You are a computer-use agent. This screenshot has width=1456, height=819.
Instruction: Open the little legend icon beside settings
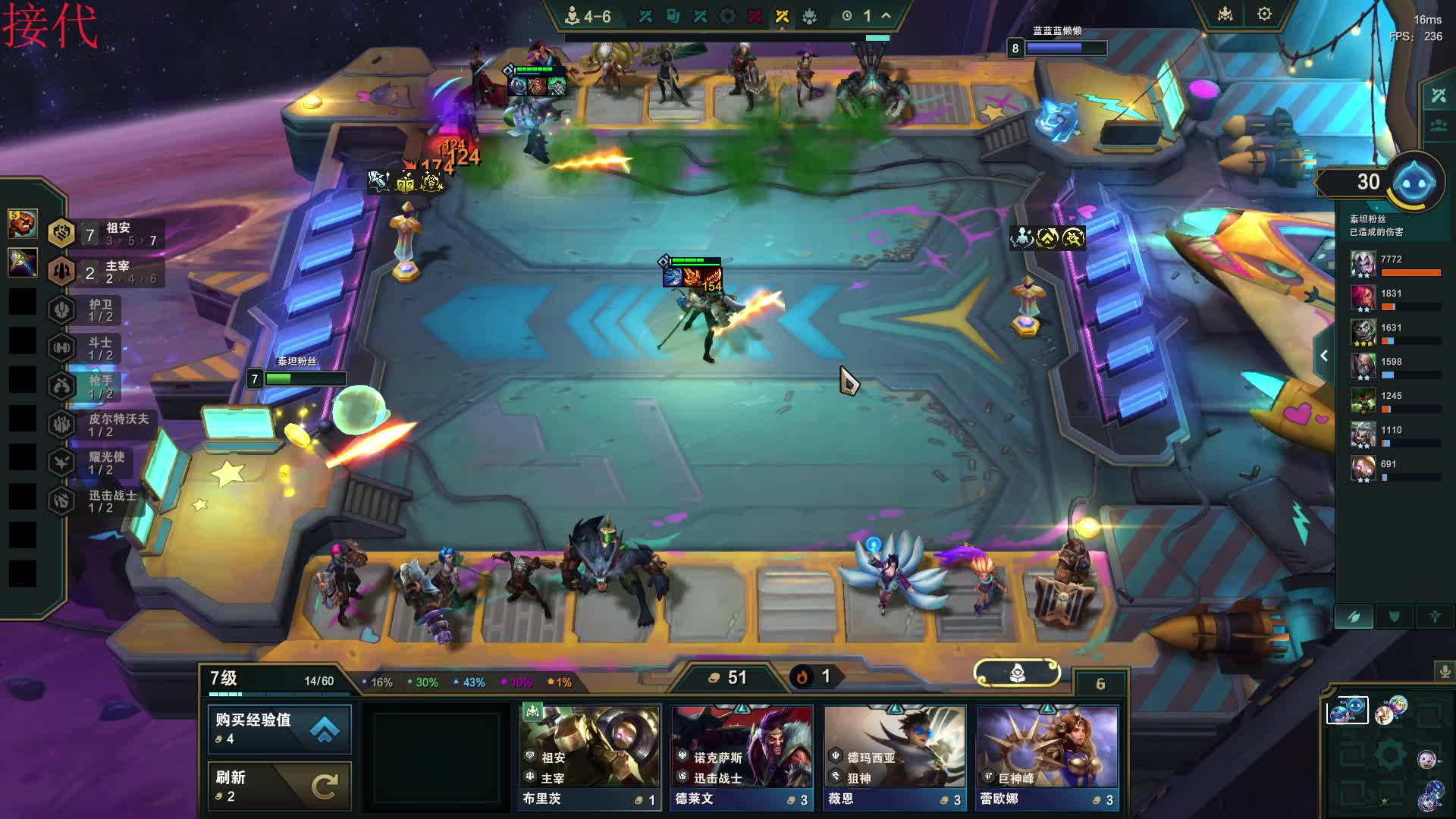click(1225, 14)
